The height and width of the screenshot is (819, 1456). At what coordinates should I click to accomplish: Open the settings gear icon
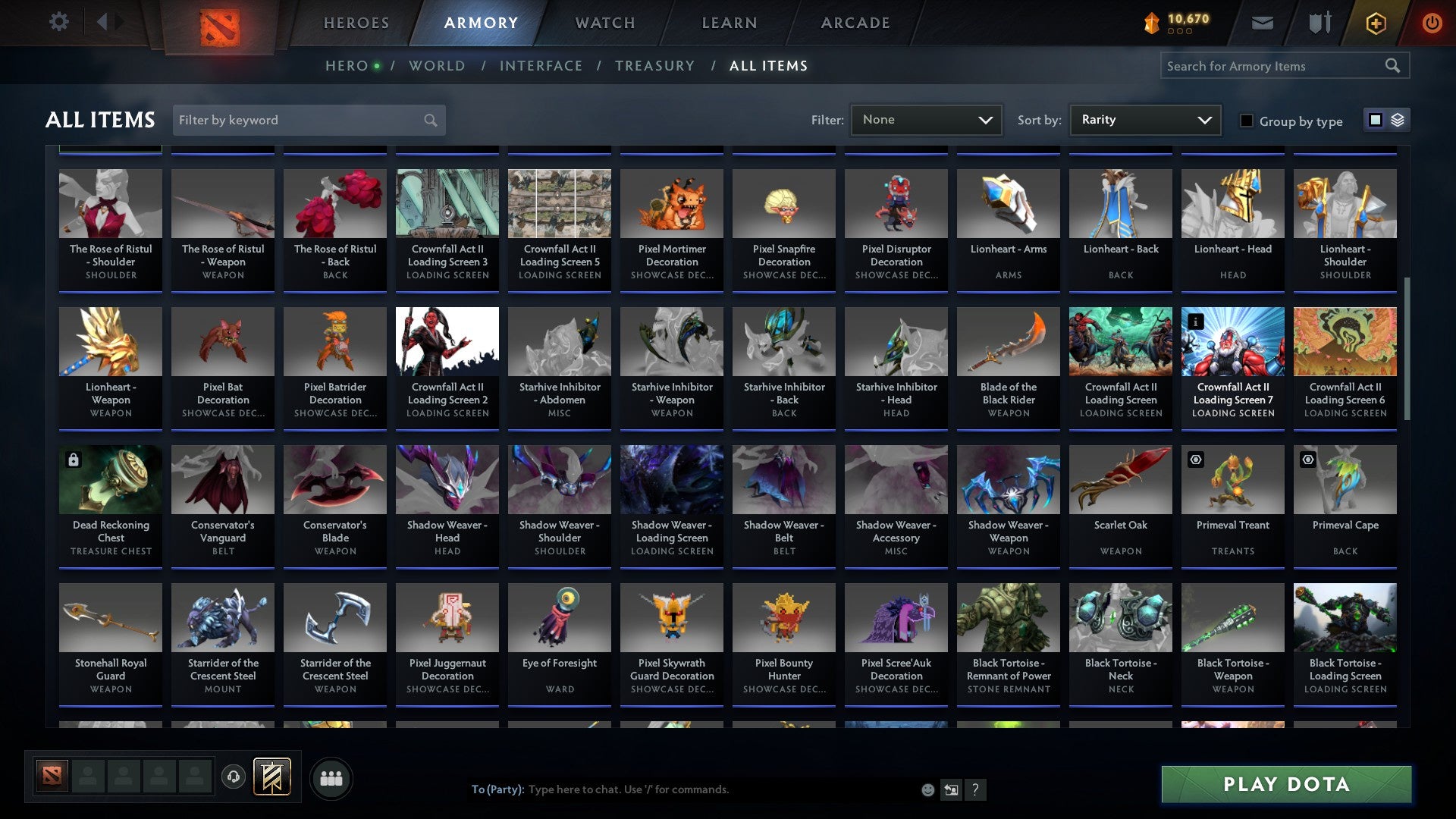click(58, 22)
